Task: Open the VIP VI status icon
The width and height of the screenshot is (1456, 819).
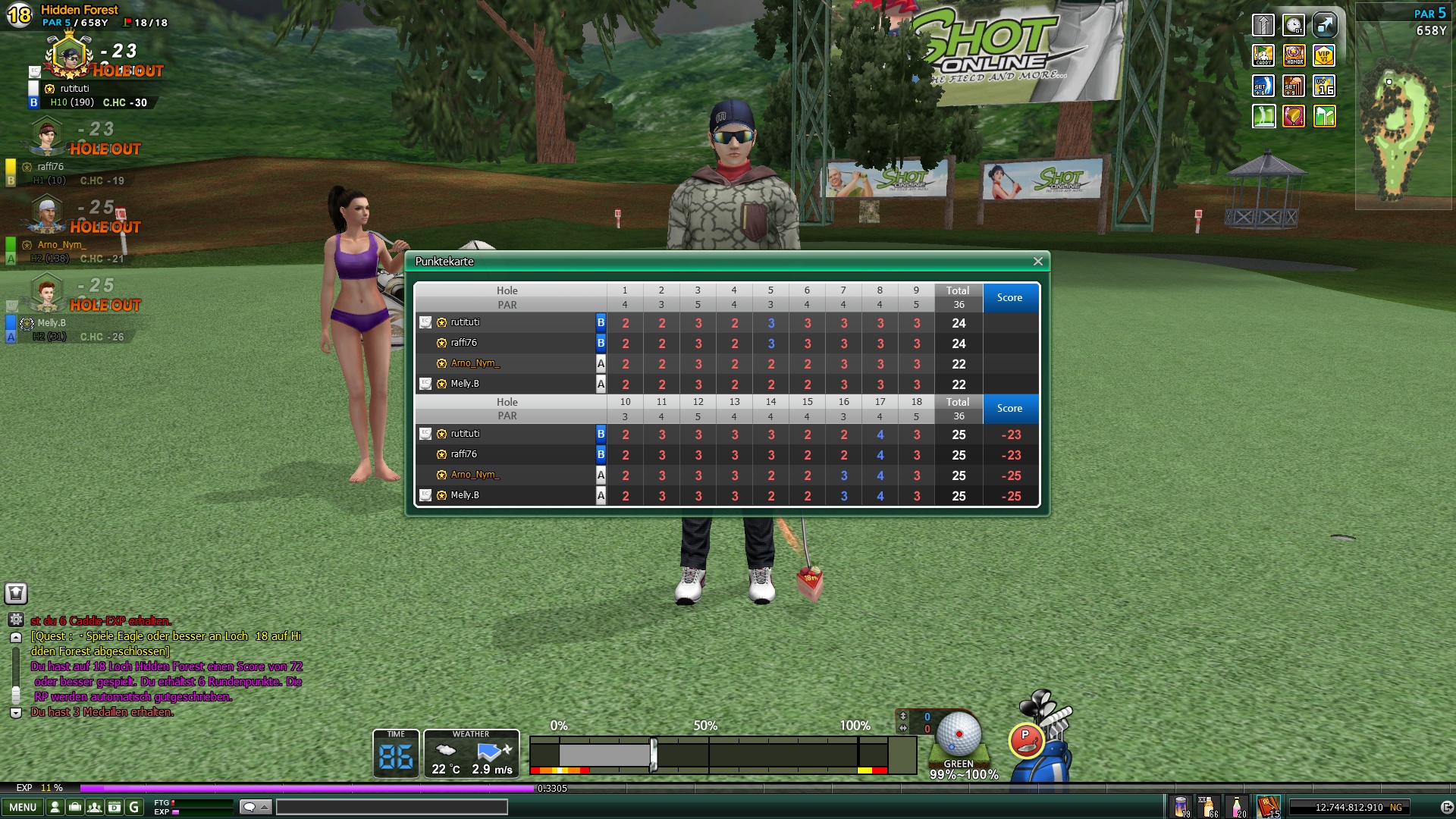Action: [x=1324, y=55]
